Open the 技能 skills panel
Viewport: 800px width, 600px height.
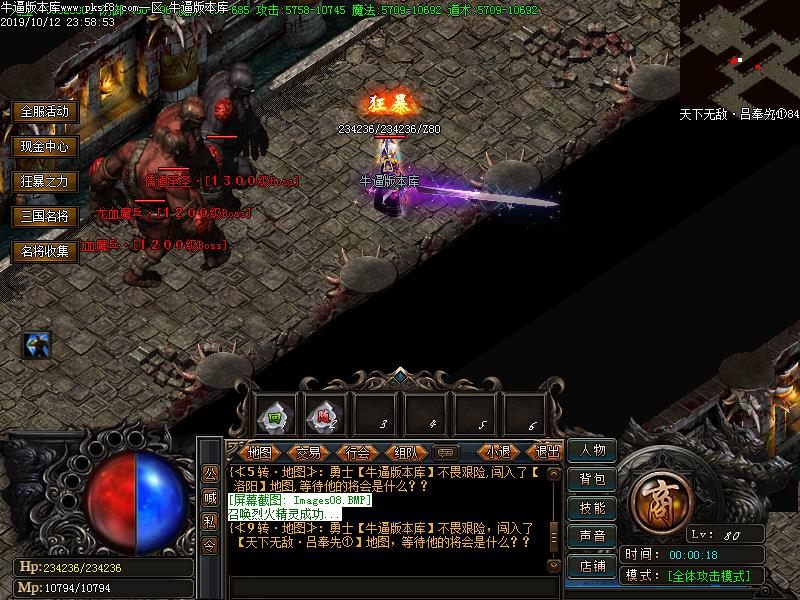coord(592,508)
